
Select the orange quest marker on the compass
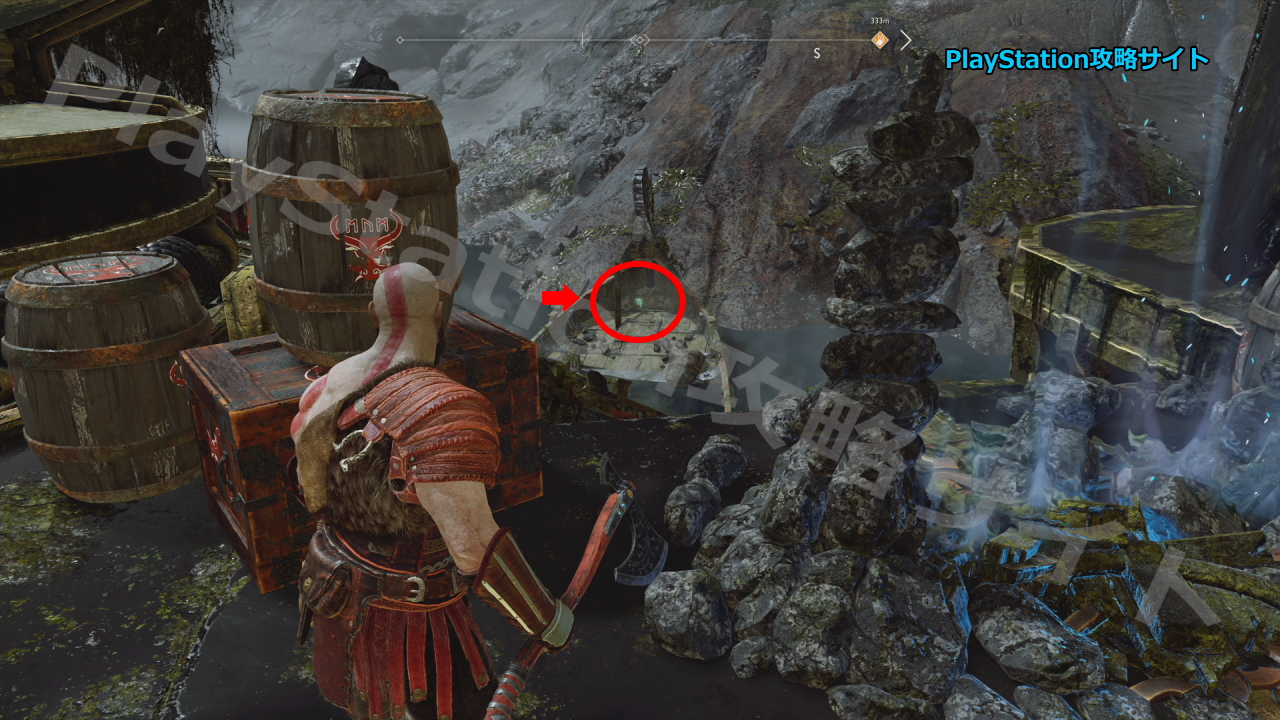pos(879,40)
